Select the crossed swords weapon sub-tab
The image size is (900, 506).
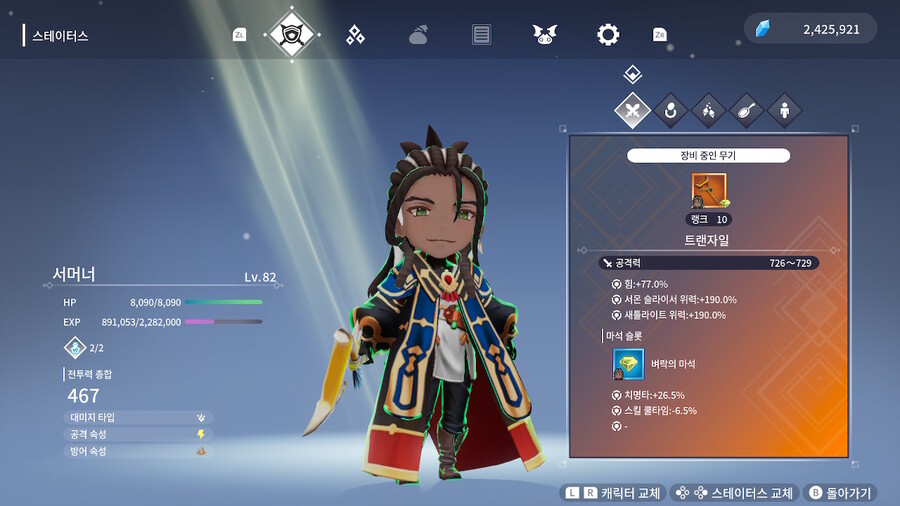coord(632,110)
